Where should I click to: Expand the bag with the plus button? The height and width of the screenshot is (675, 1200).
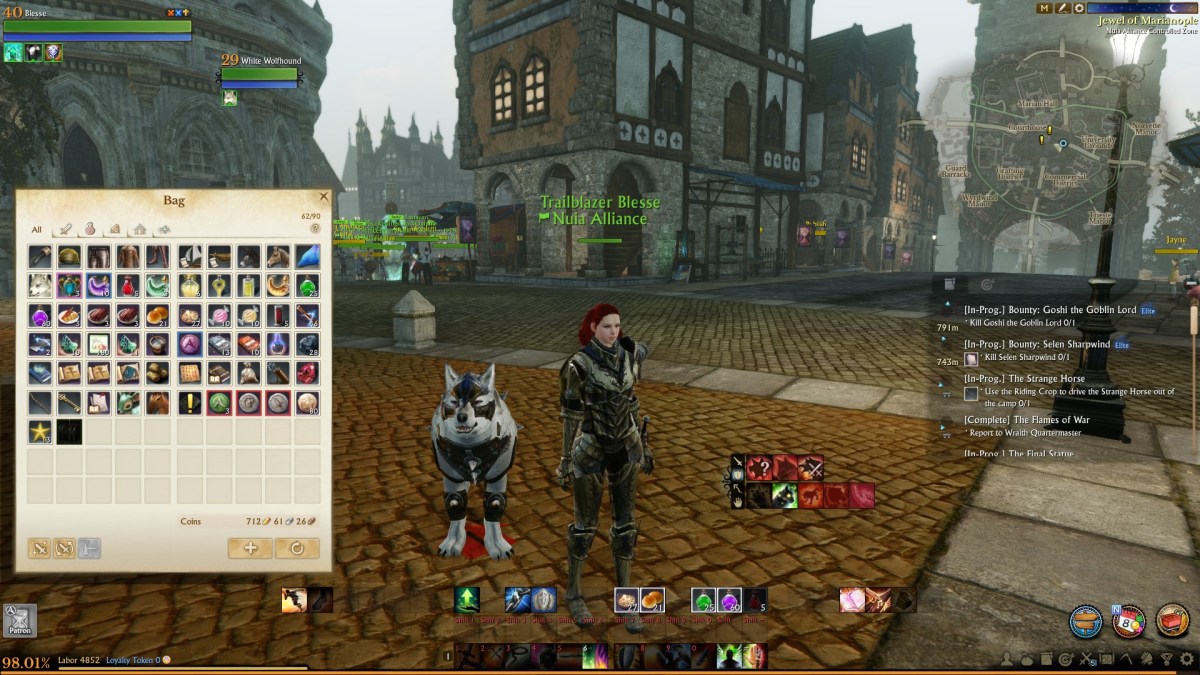point(250,548)
